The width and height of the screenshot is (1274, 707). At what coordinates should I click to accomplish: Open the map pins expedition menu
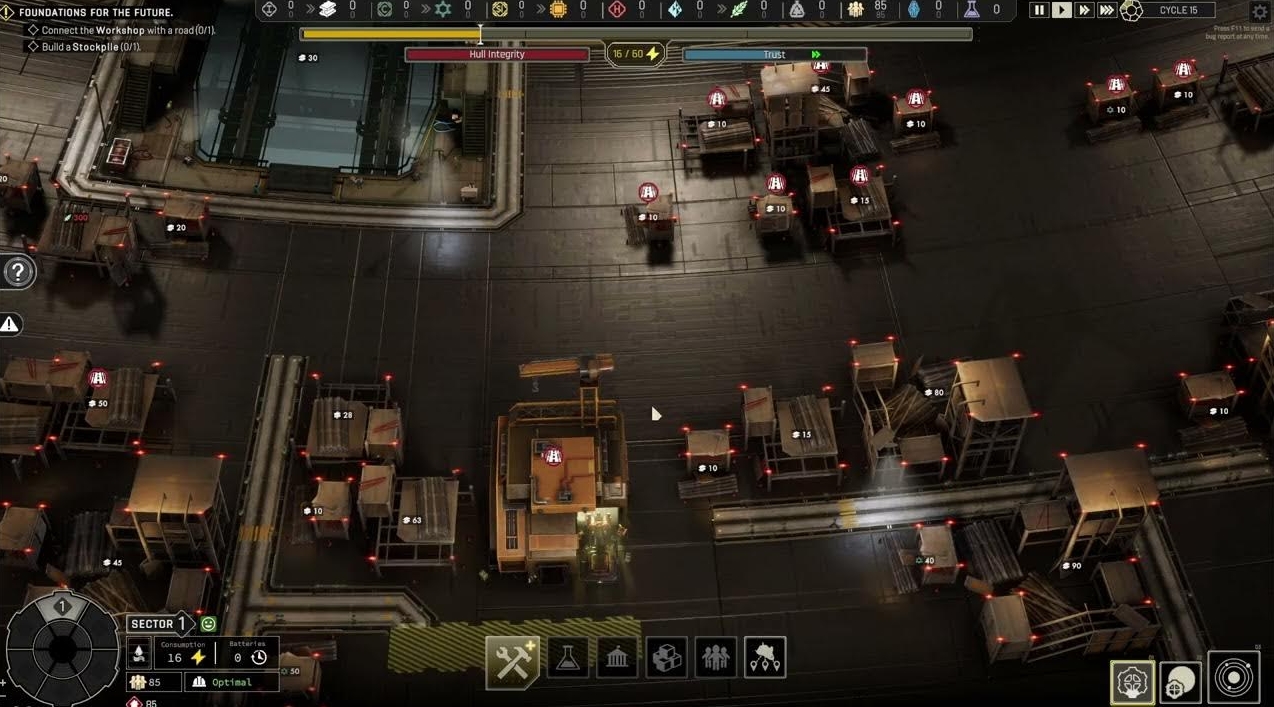[765, 658]
